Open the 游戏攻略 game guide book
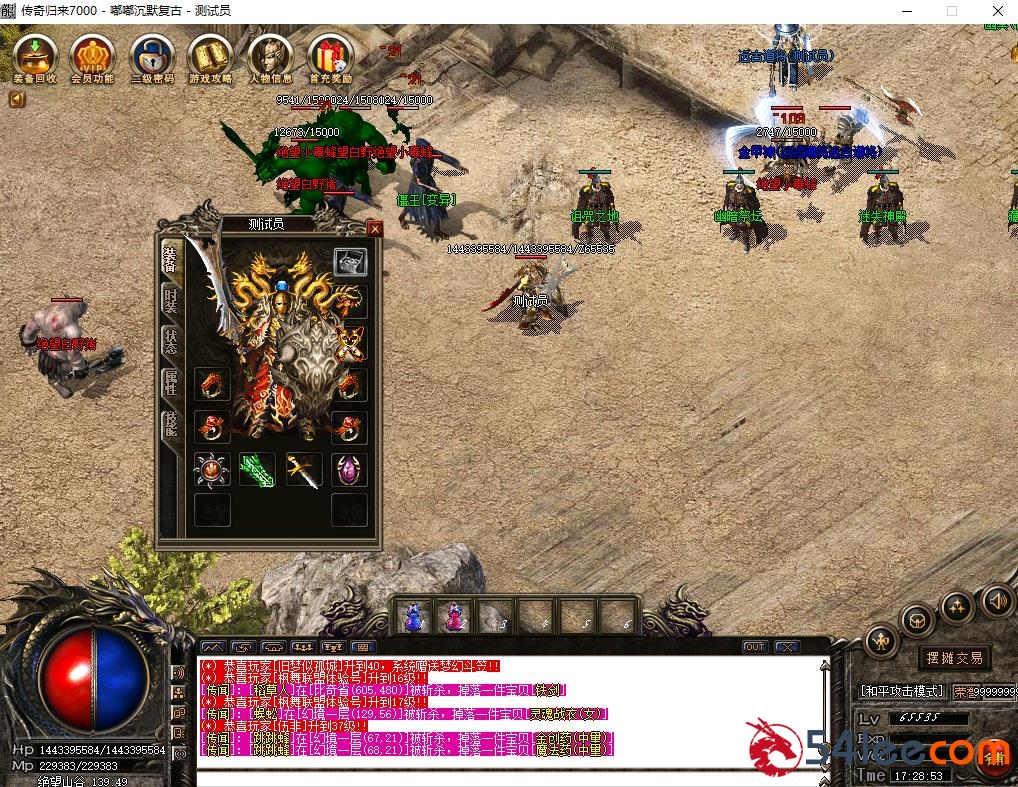Image resolution: width=1018 pixels, height=787 pixels. (211, 57)
